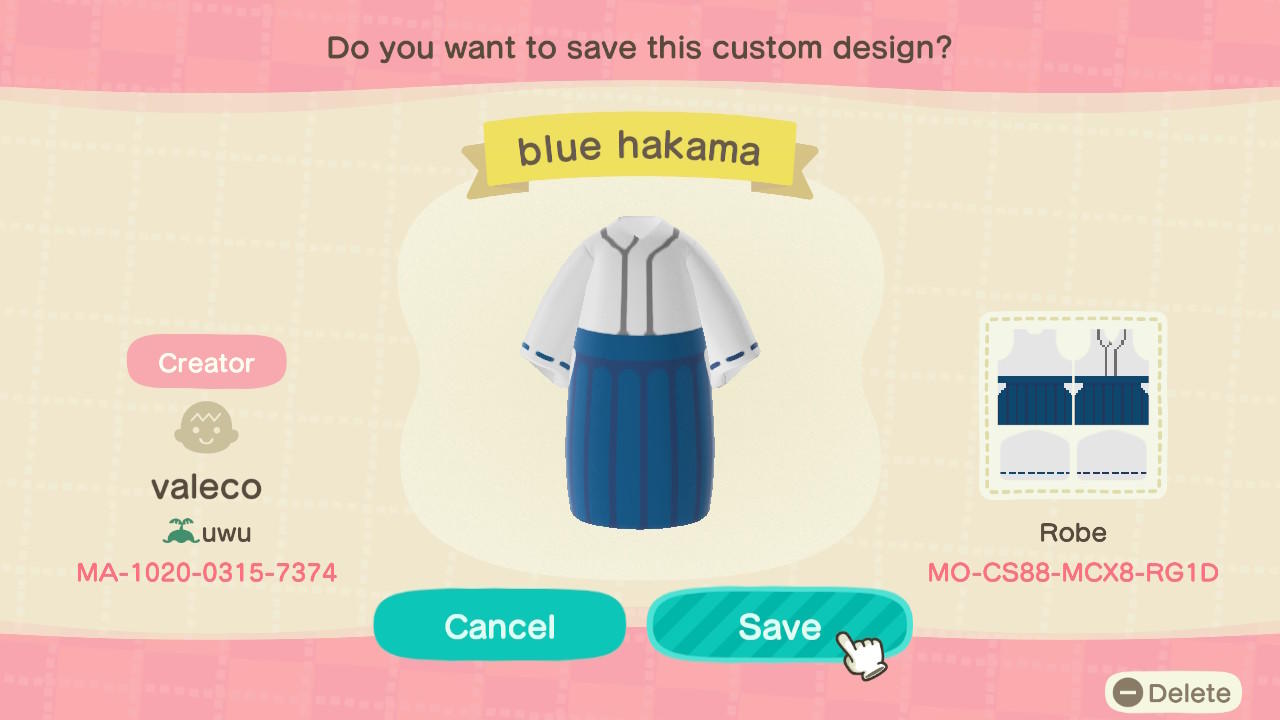Select the Save option
The height and width of the screenshot is (720, 1280).
click(779, 626)
